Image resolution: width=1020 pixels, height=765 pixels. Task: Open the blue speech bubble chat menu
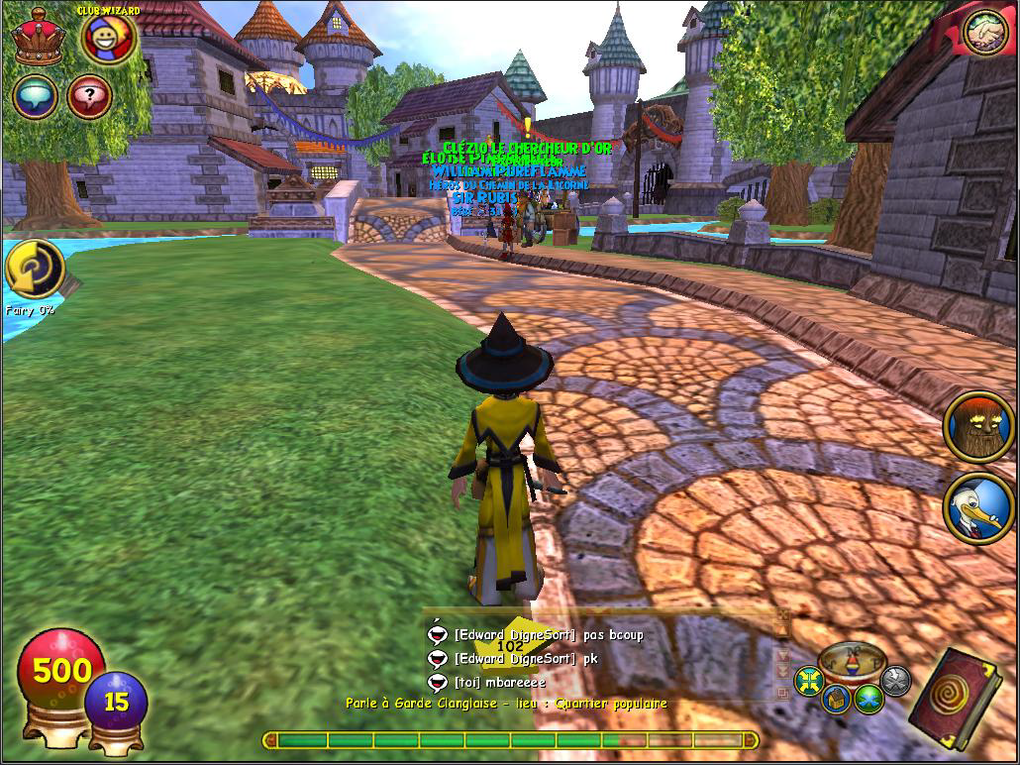pos(35,97)
